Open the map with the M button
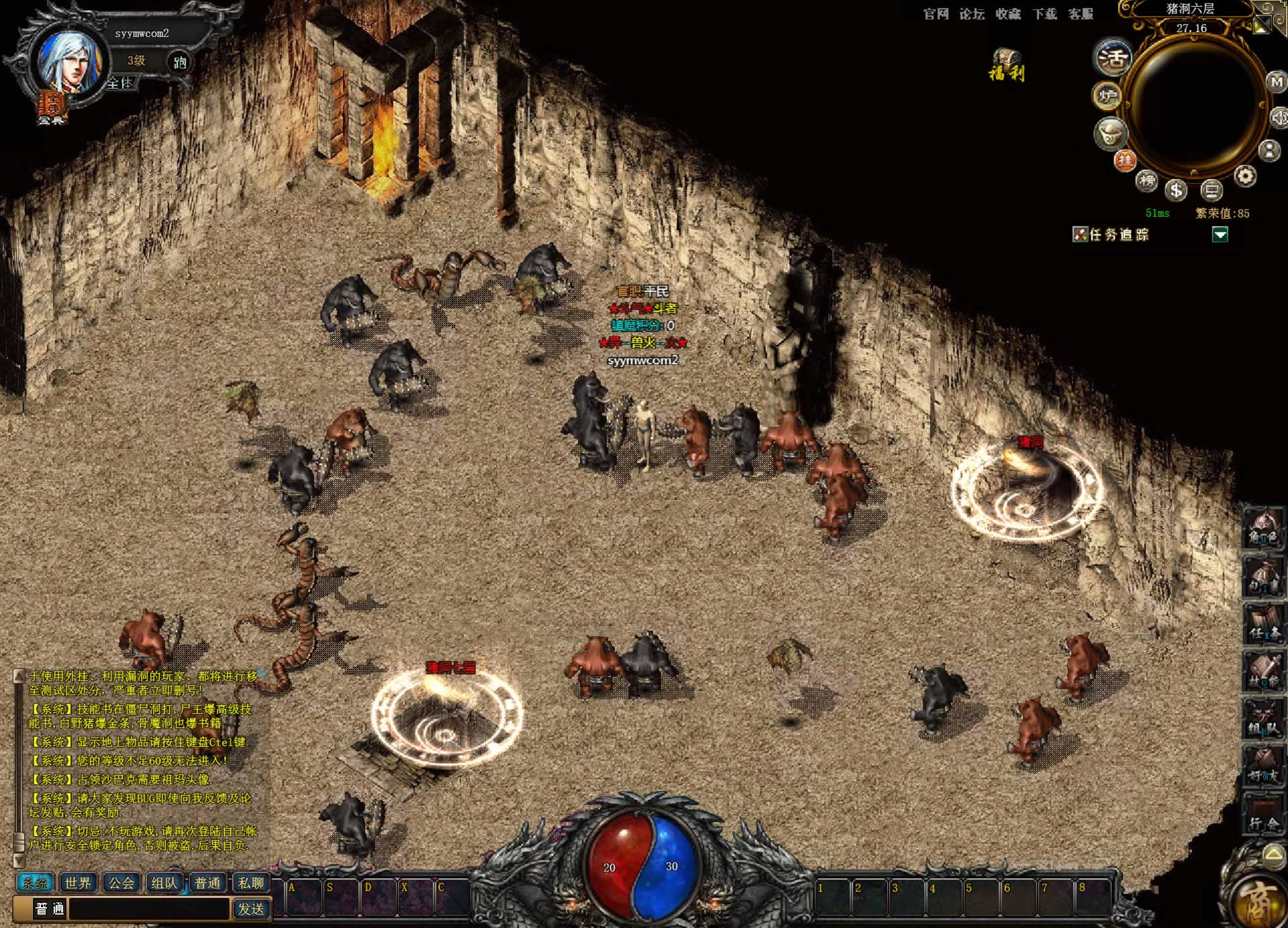Viewport: 1288px width, 928px height. 1275,82
